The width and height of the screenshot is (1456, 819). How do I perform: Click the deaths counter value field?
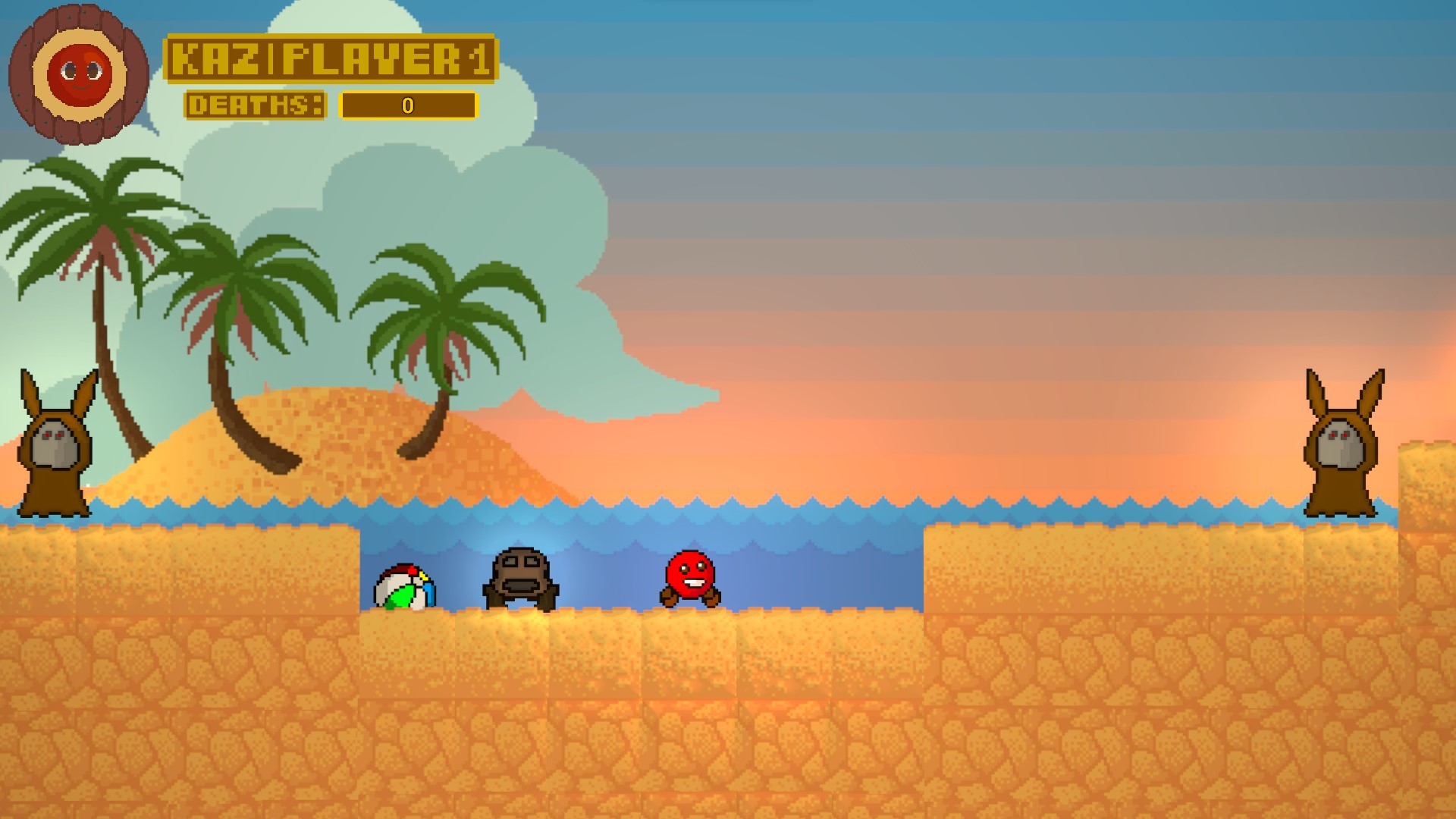coord(408,106)
